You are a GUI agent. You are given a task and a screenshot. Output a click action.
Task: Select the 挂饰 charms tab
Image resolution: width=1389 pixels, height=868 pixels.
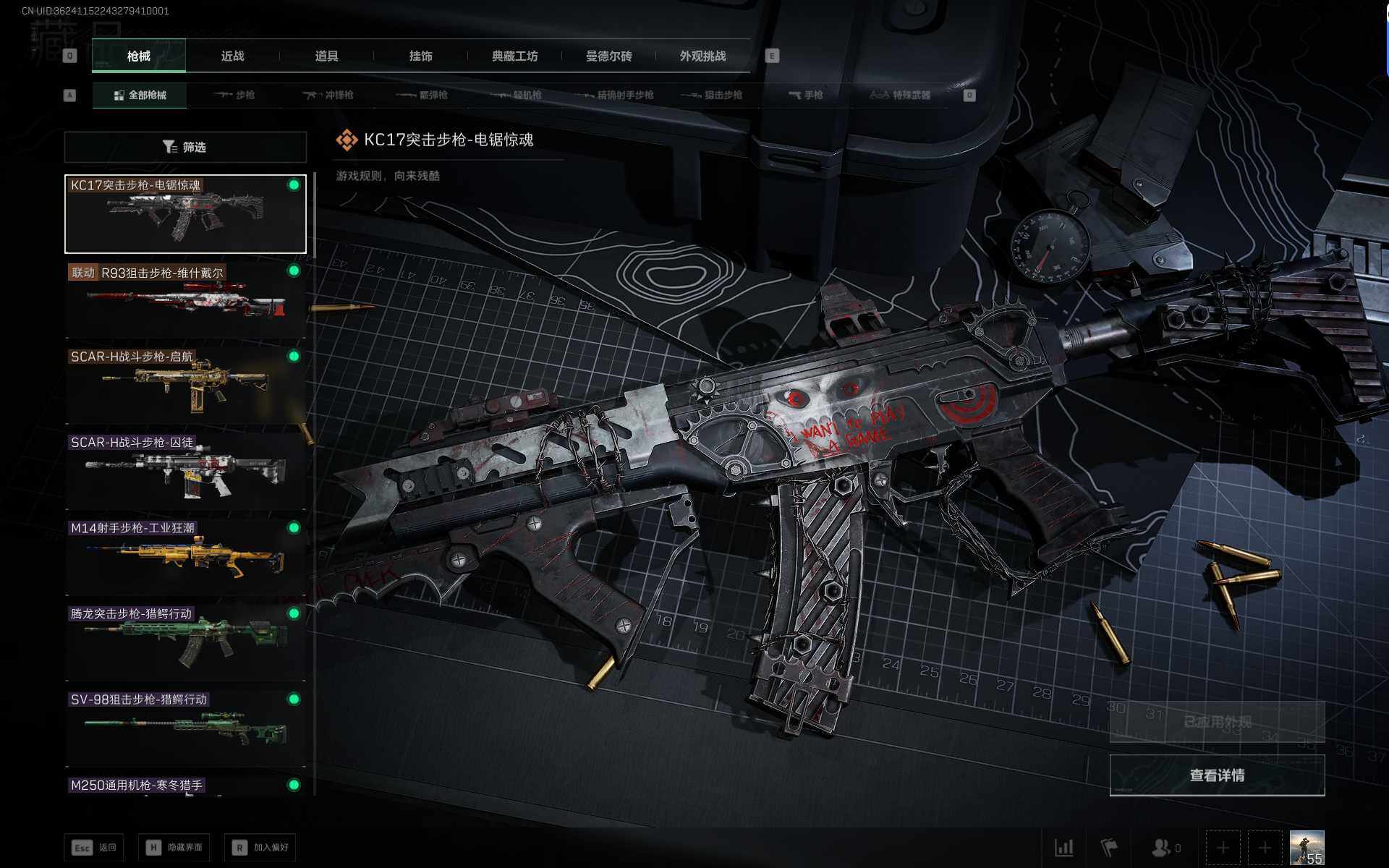(420, 56)
